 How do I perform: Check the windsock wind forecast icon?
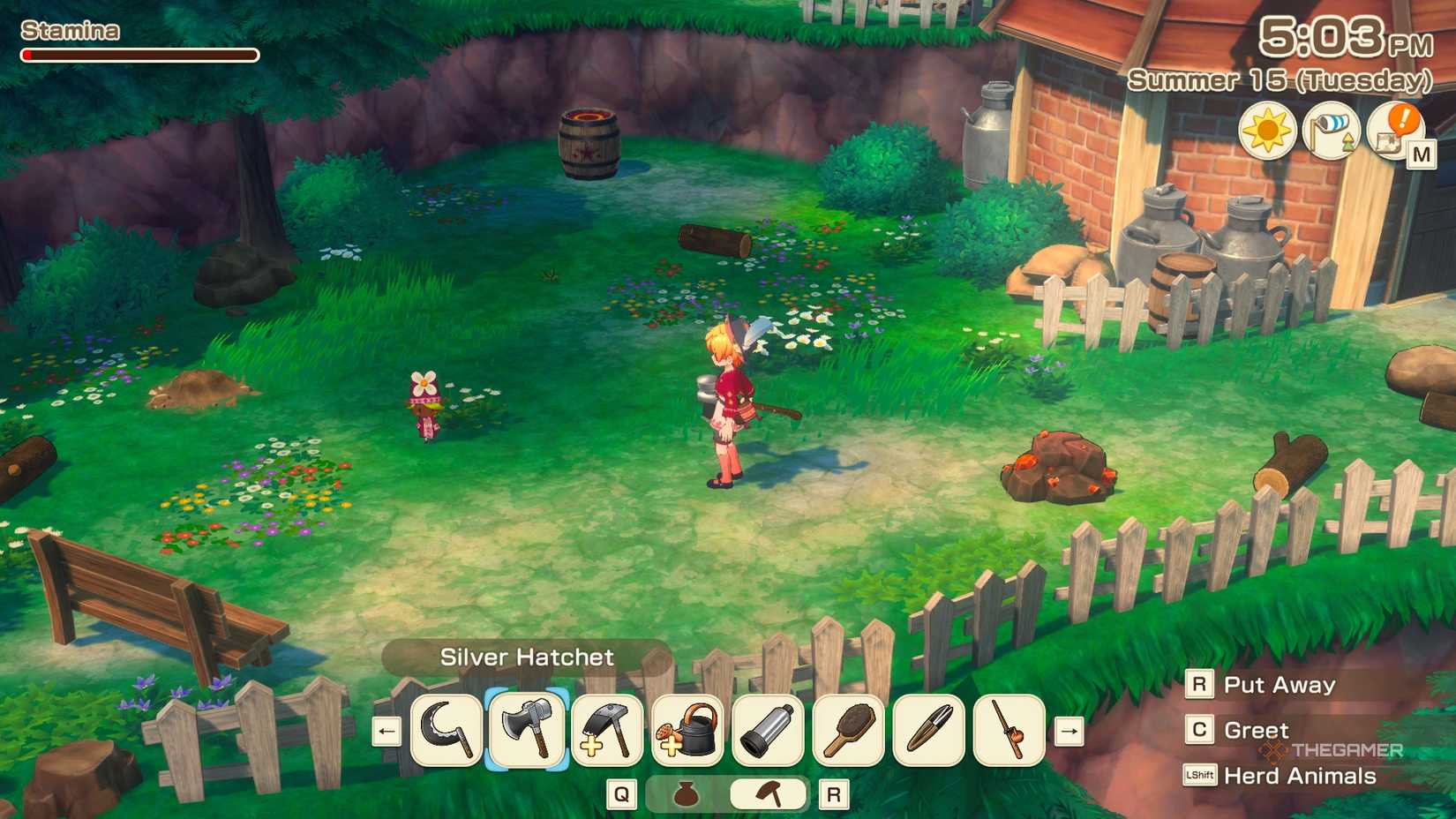tap(1333, 130)
